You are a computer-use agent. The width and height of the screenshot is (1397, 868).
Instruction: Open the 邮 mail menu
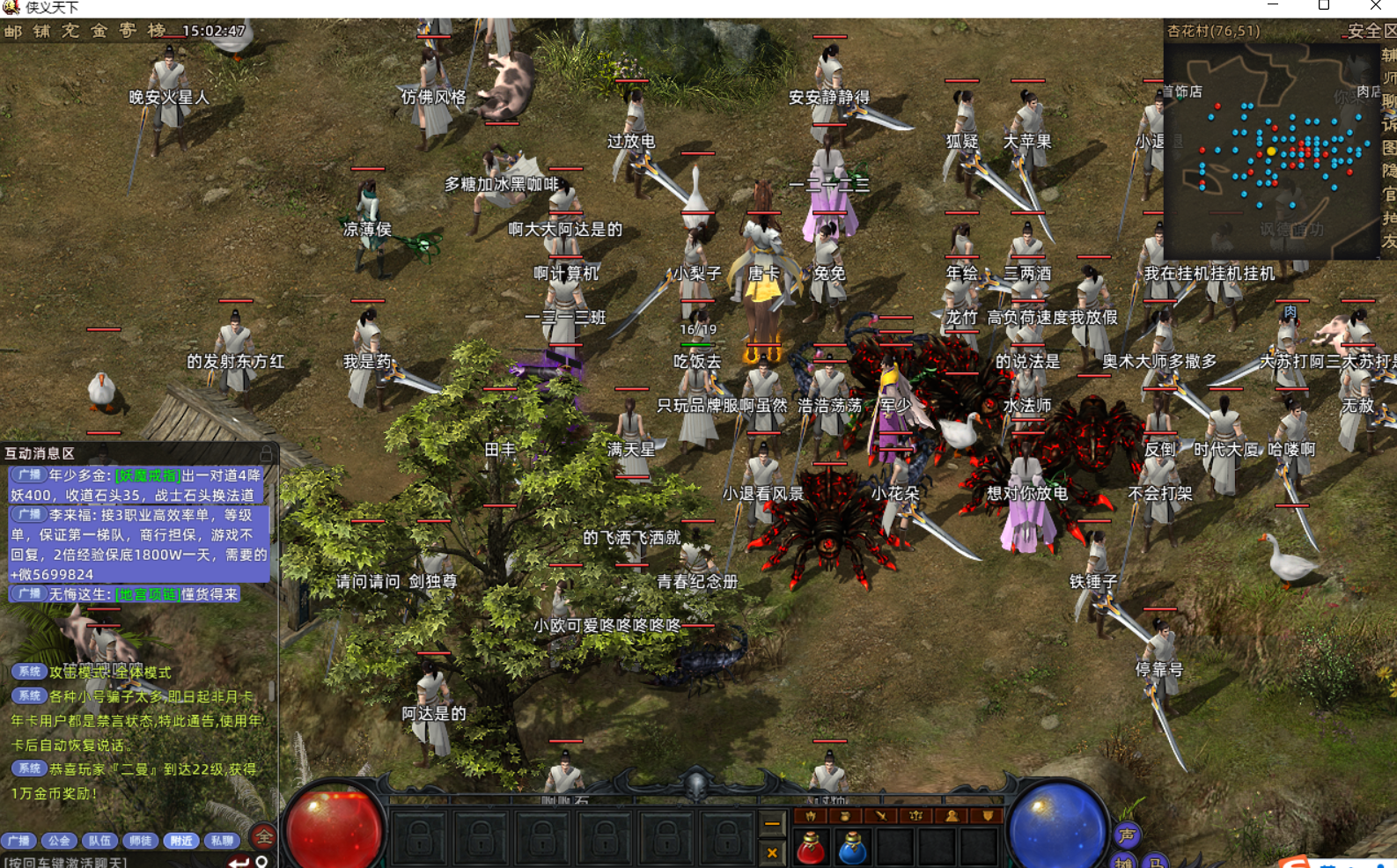click(x=13, y=32)
